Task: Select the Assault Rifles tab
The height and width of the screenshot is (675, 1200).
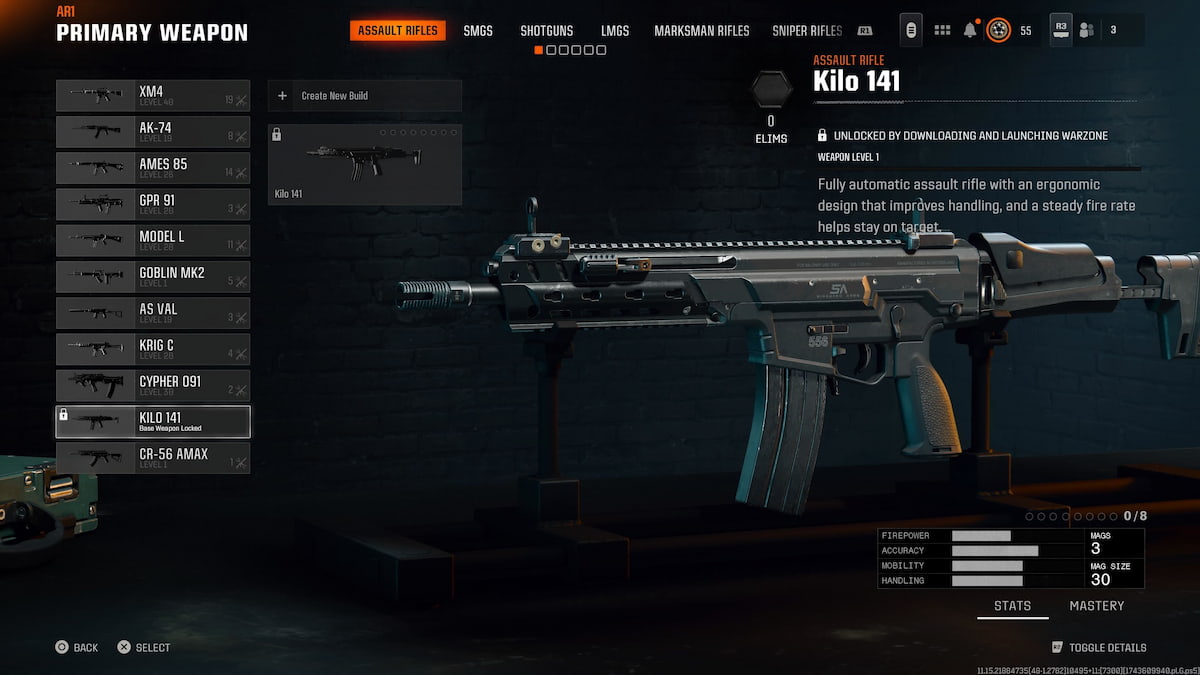Action: coord(398,31)
